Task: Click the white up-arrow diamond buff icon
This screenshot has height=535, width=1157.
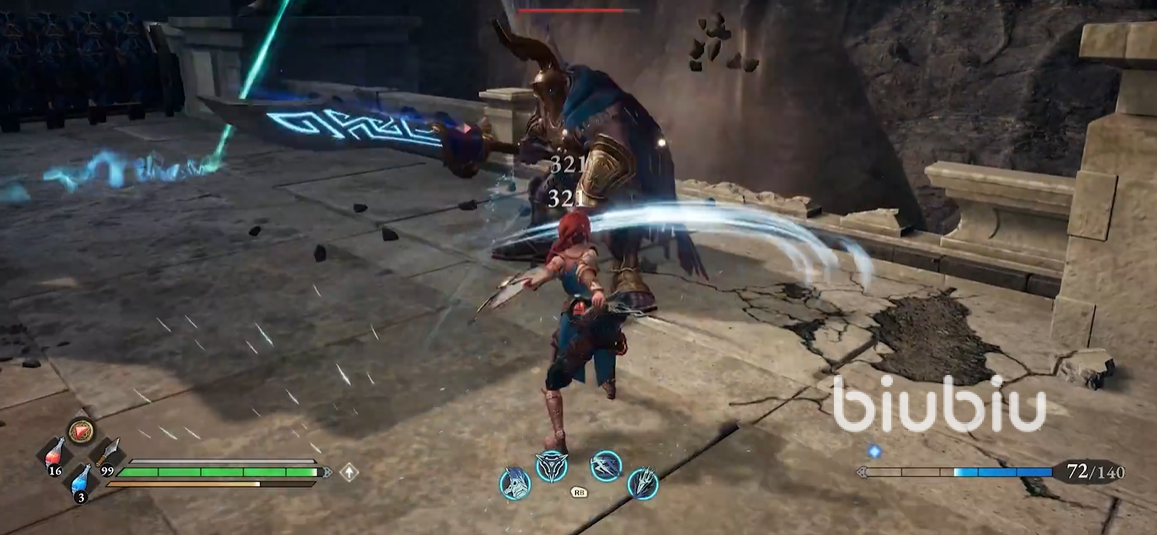Action: [349, 471]
